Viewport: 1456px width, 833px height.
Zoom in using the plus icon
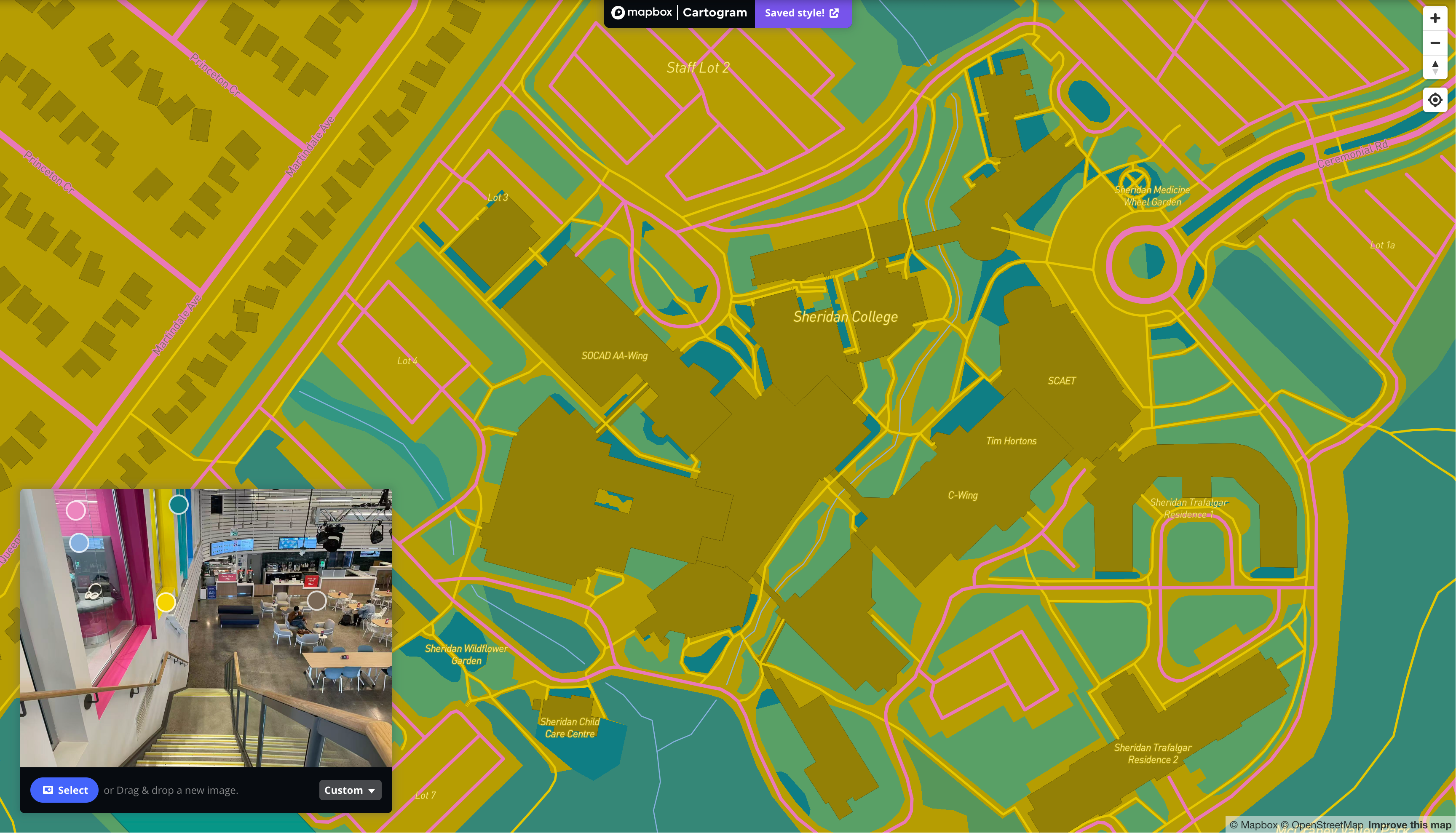[x=1435, y=18]
